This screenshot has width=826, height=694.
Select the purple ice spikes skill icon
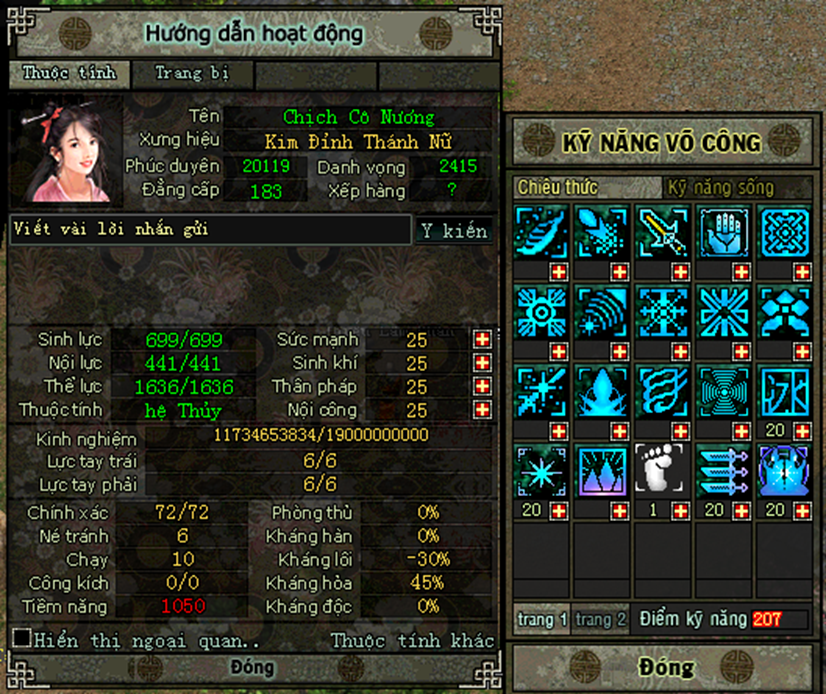point(603,470)
